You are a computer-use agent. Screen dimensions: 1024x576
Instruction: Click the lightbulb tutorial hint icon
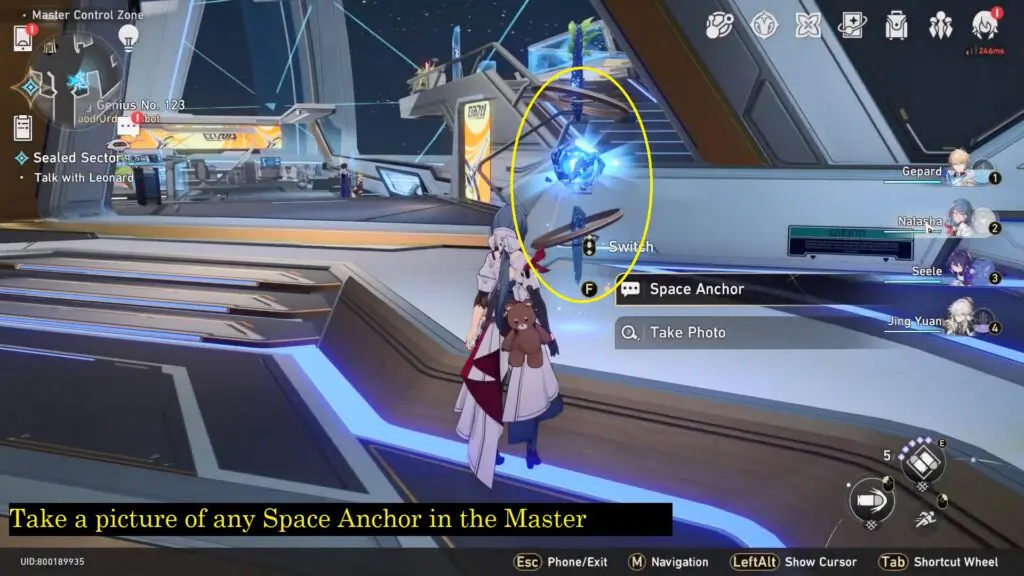pos(128,37)
